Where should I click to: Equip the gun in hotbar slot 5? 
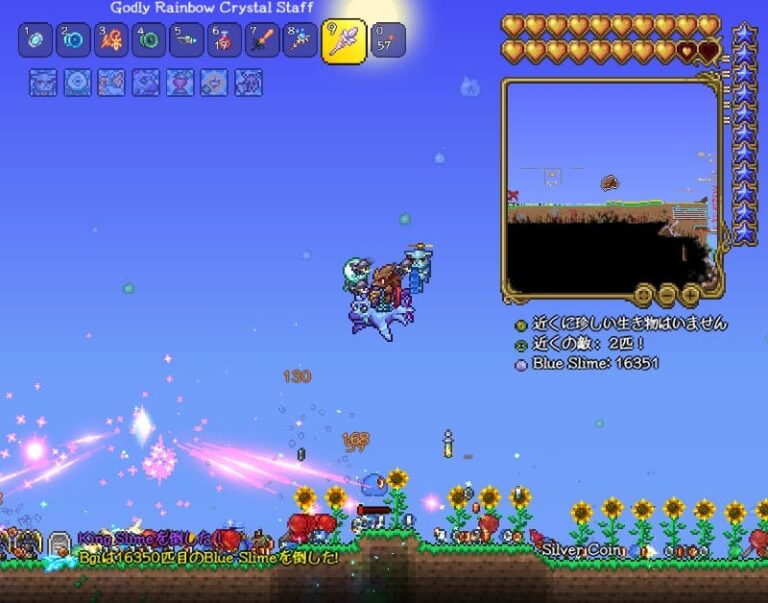(x=187, y=41)
